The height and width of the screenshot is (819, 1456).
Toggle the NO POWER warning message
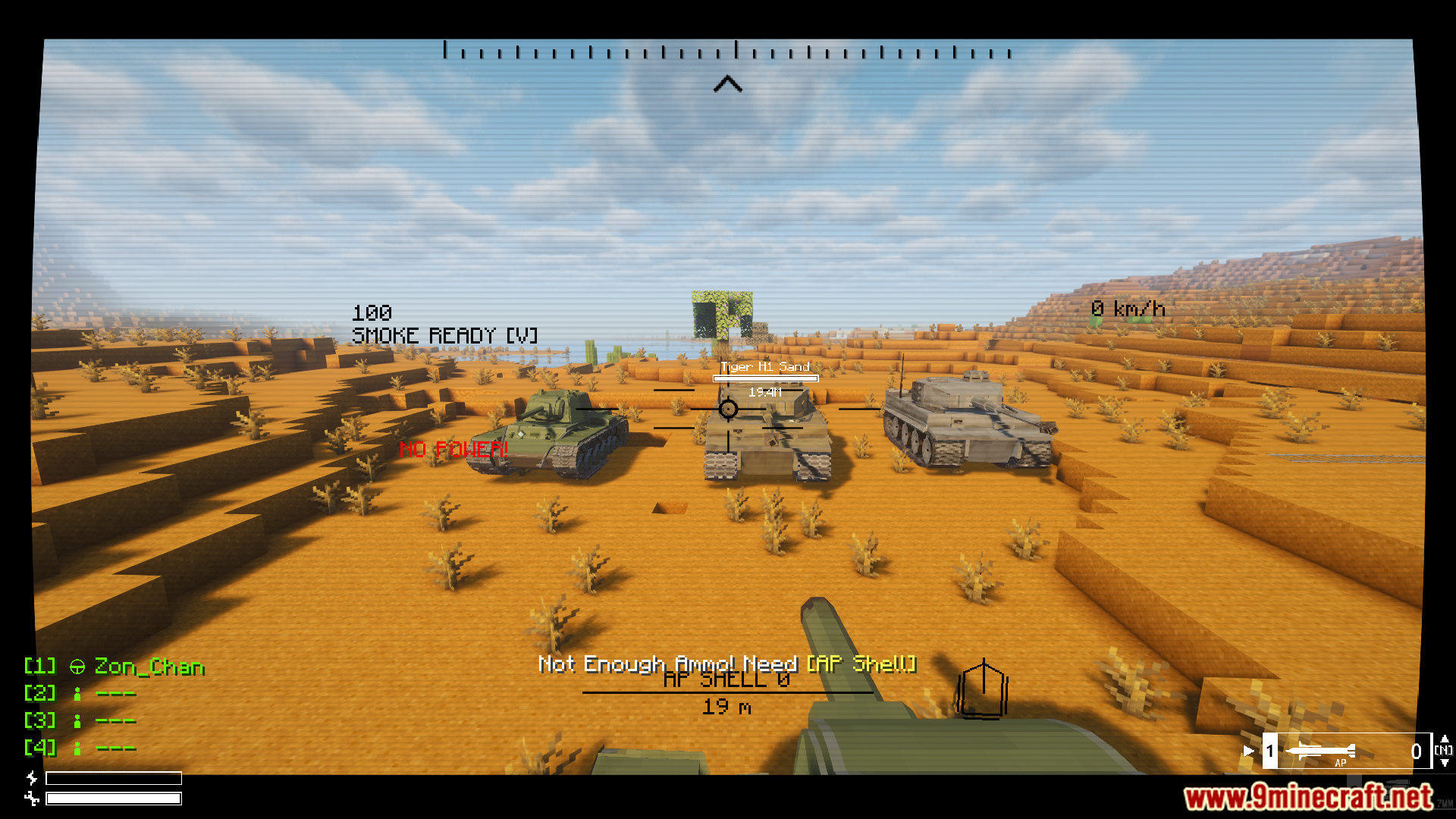pos(453,450)
